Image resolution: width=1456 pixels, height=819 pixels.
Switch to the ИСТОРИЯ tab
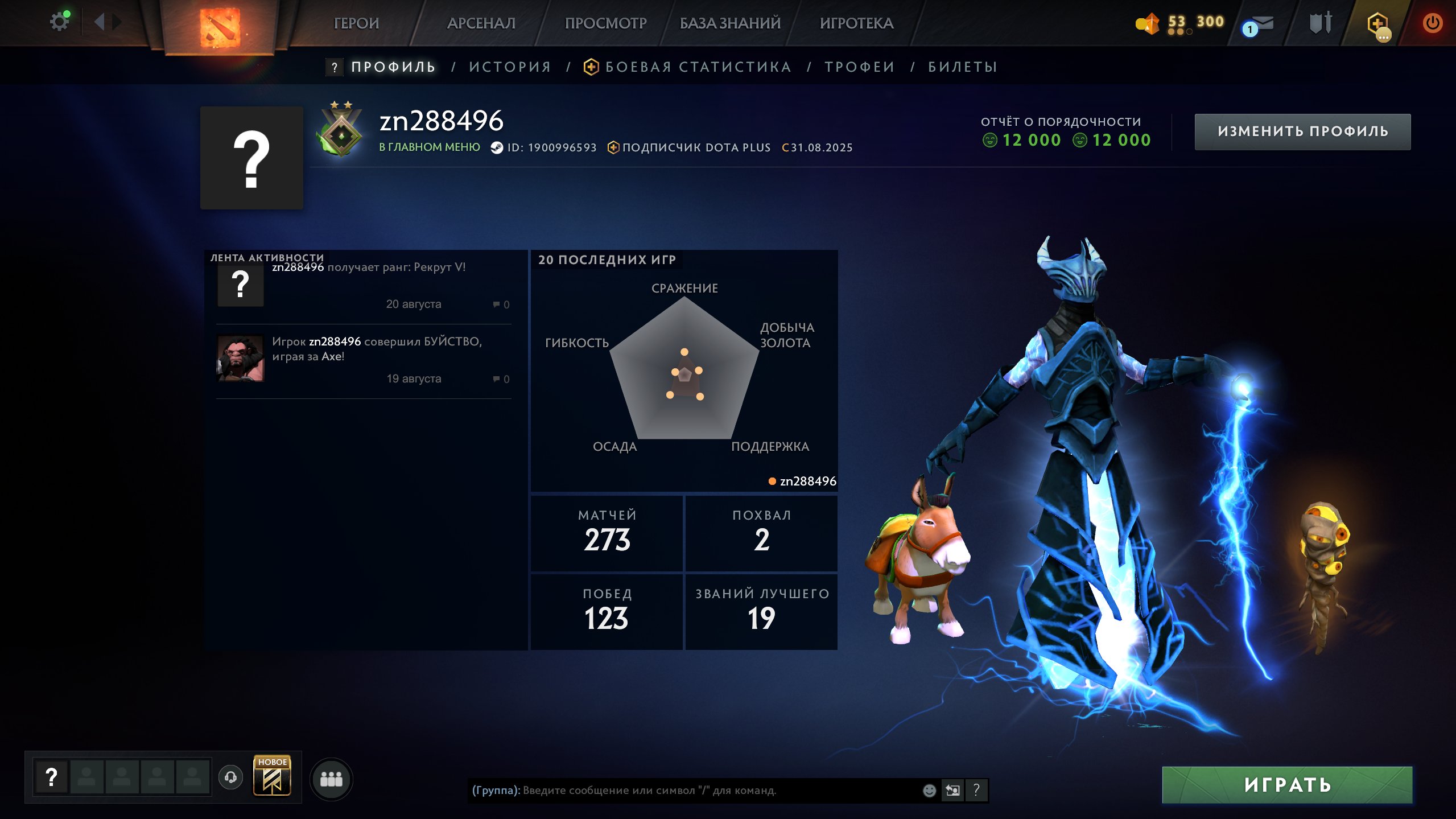click(x=510, y=67)
